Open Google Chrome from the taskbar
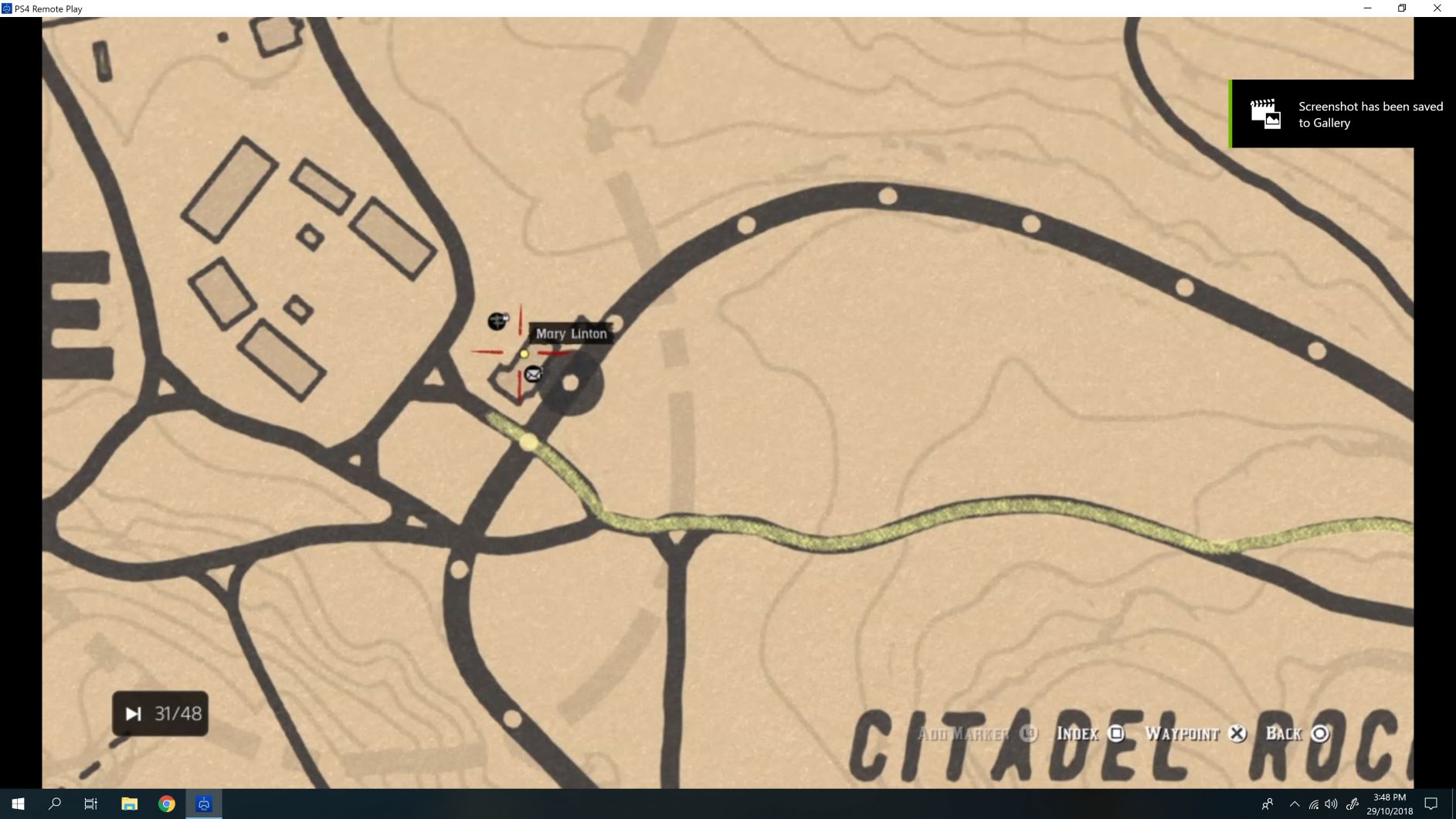 (x=167, y=804)
